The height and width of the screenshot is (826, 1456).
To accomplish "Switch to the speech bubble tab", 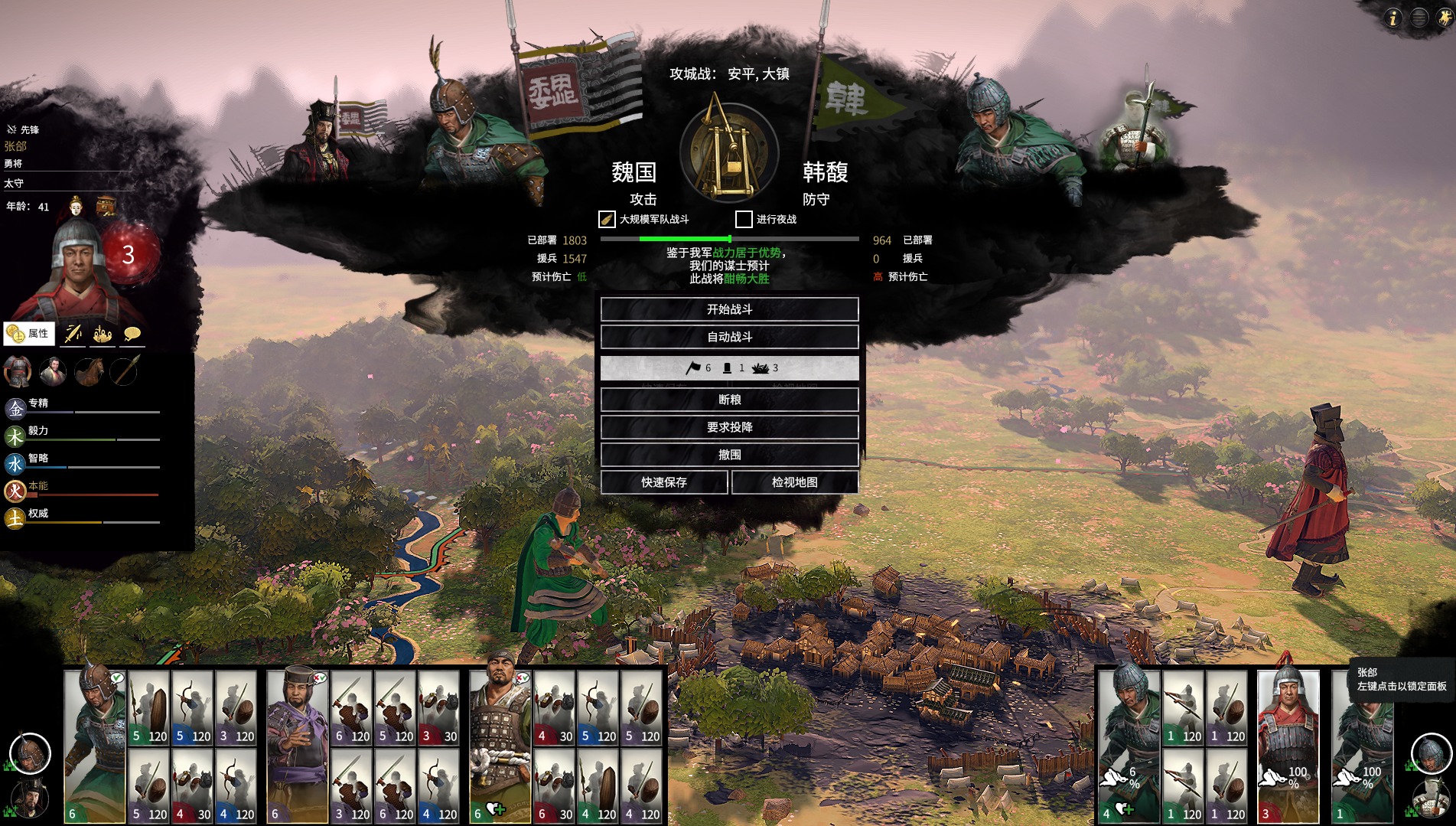I will tap(132, 334).
